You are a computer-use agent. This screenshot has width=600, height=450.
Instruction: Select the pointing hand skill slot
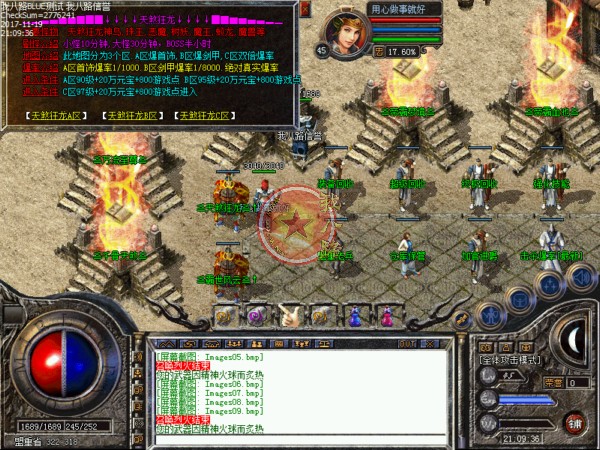click(287, 315)
